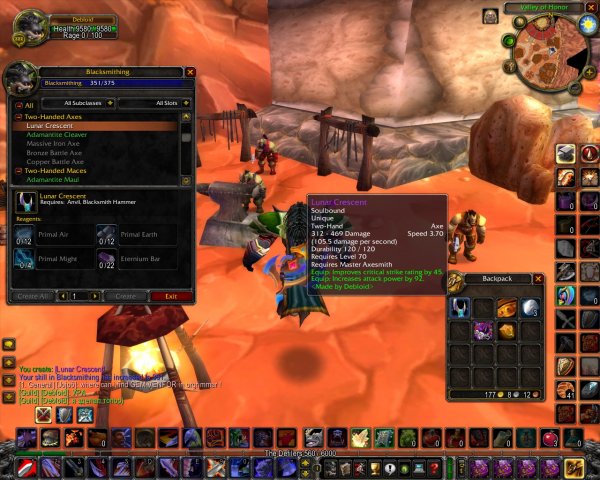Click the Lunar Crescent recipe icon
Screen dimensions: 600x480
[24, 202]
